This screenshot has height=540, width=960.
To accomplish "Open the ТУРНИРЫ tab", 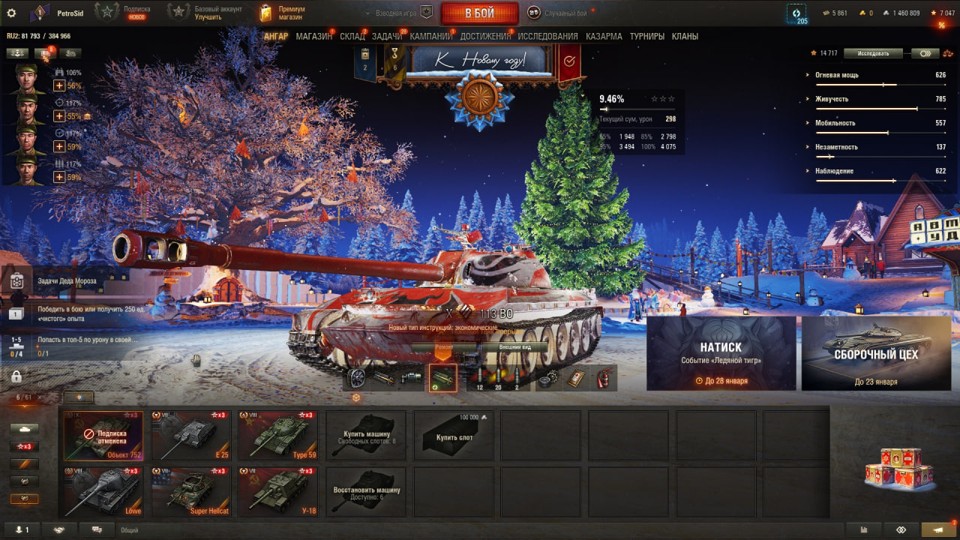I will (x=648, y=37).
